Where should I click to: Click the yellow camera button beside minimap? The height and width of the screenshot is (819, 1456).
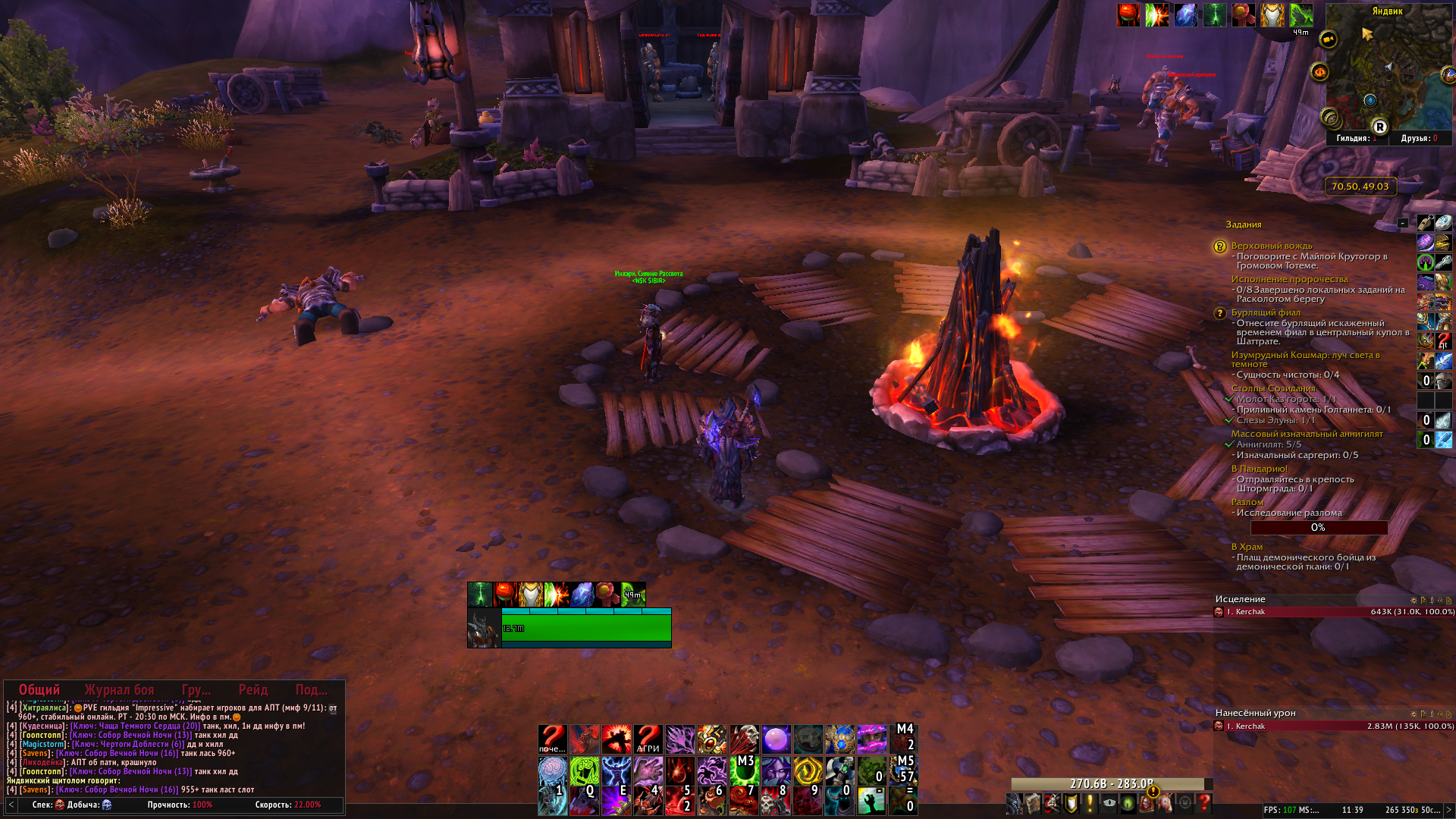1328,39
